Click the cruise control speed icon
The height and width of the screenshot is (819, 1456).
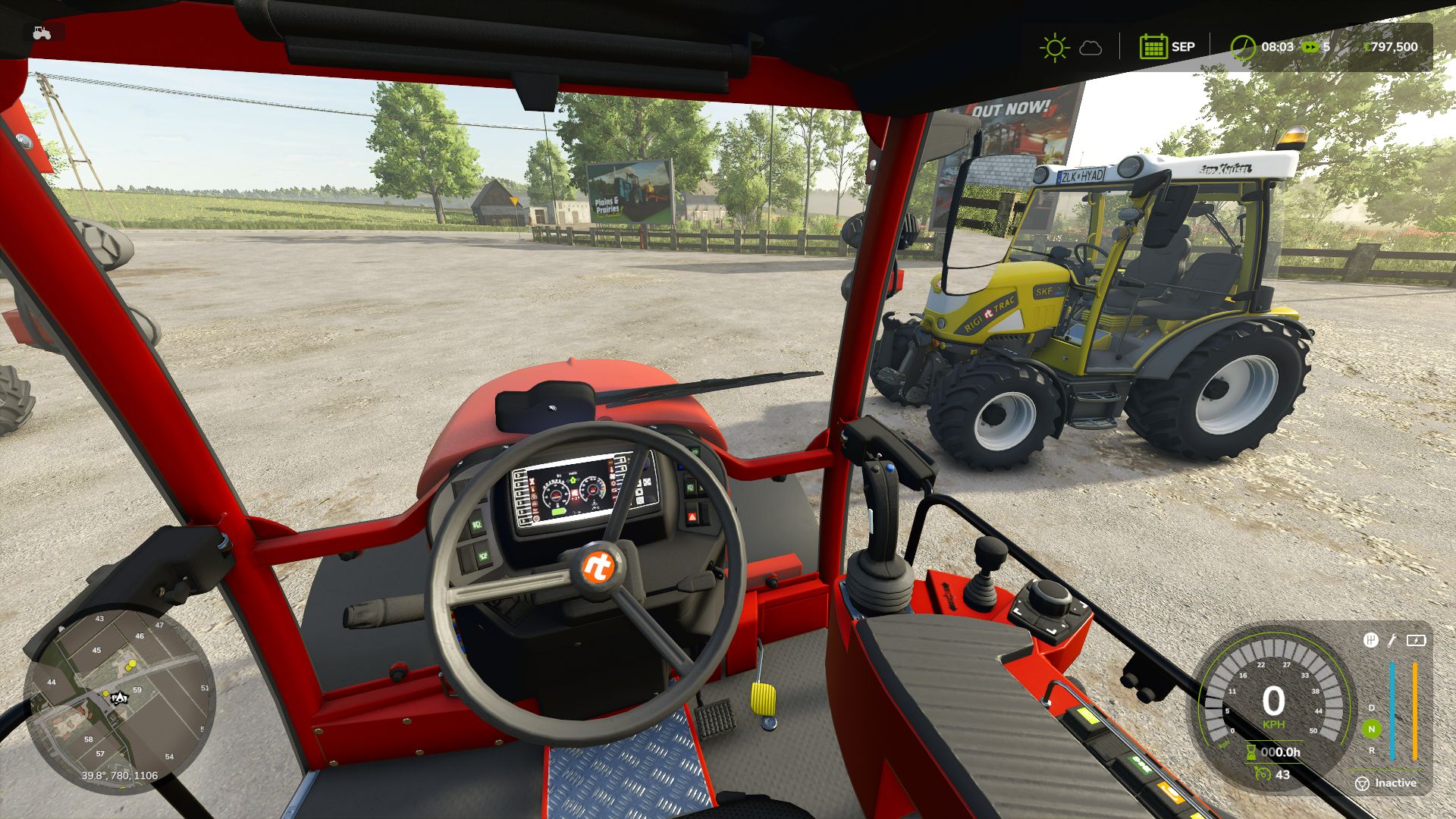point(1263,773)
